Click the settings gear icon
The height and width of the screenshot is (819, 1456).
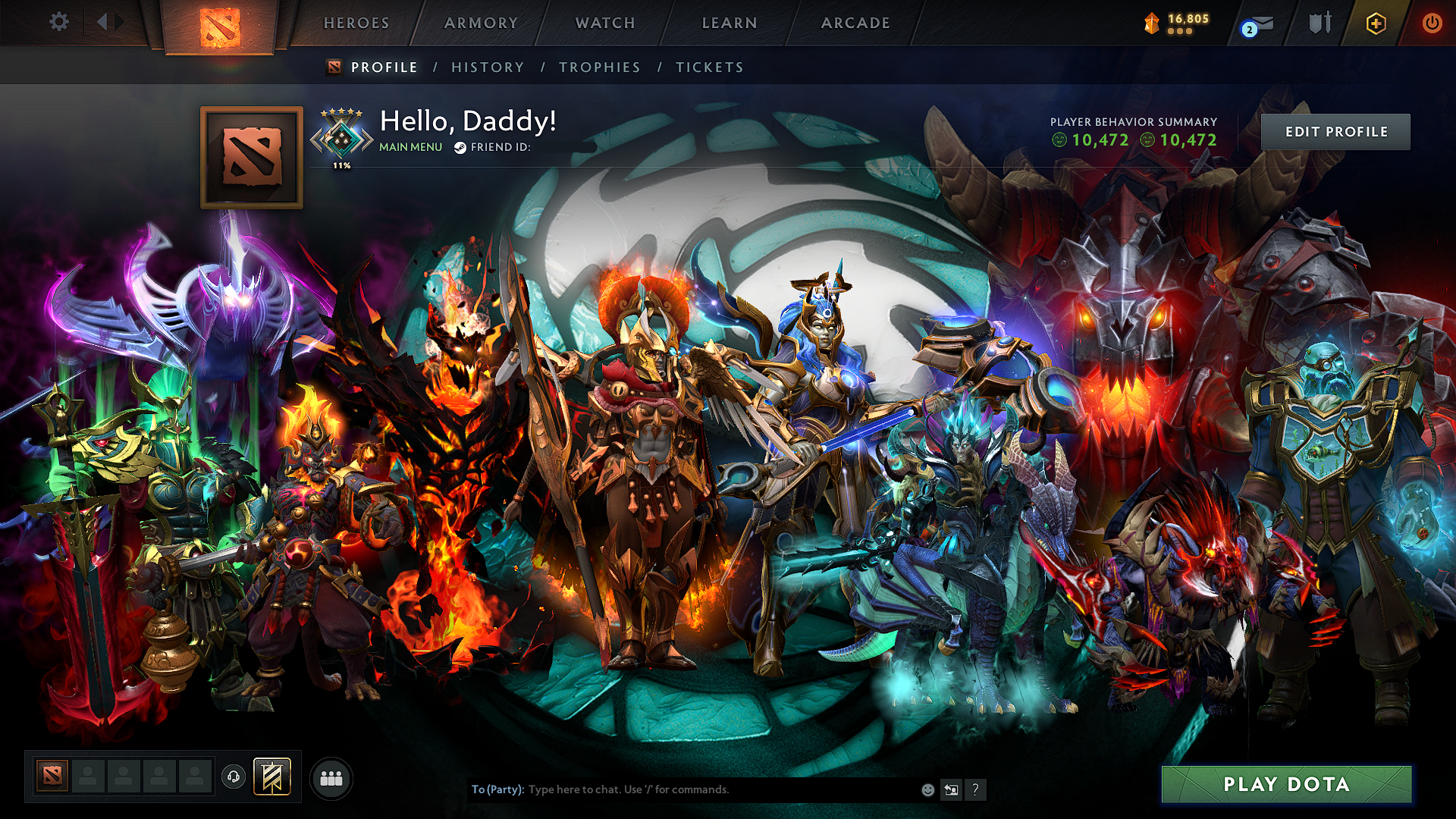(58, 23)
